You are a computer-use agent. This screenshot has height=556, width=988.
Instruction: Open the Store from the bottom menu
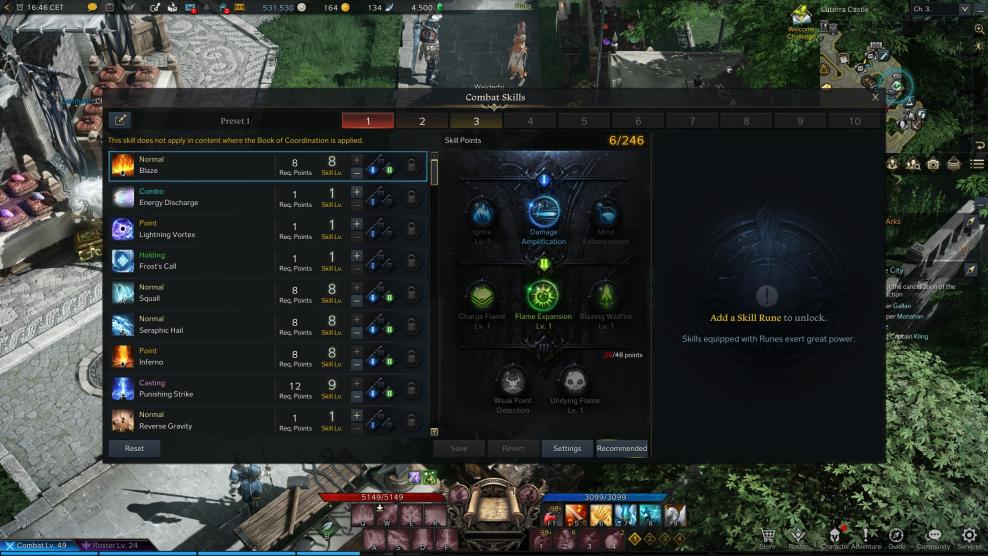[x=767, y=538]
